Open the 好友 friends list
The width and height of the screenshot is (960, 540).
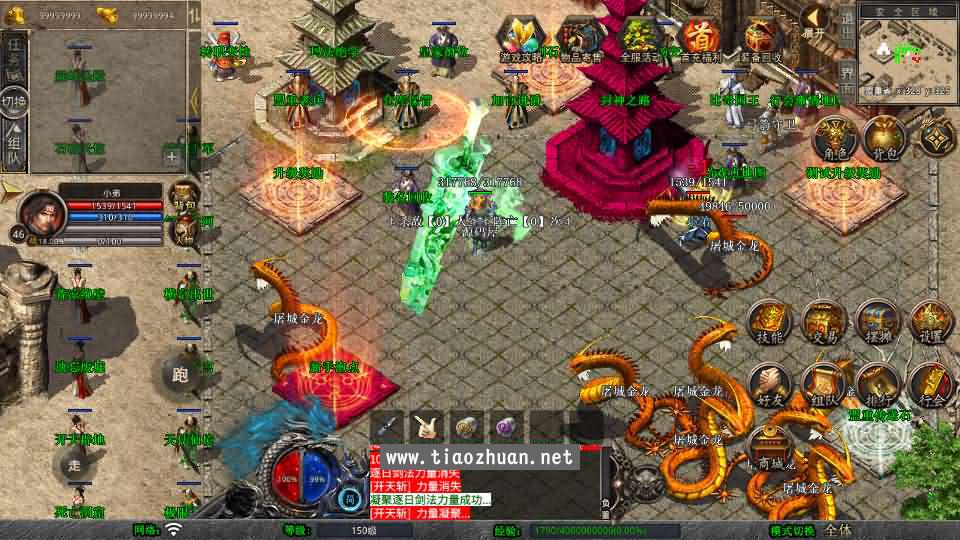coord(769,385)
